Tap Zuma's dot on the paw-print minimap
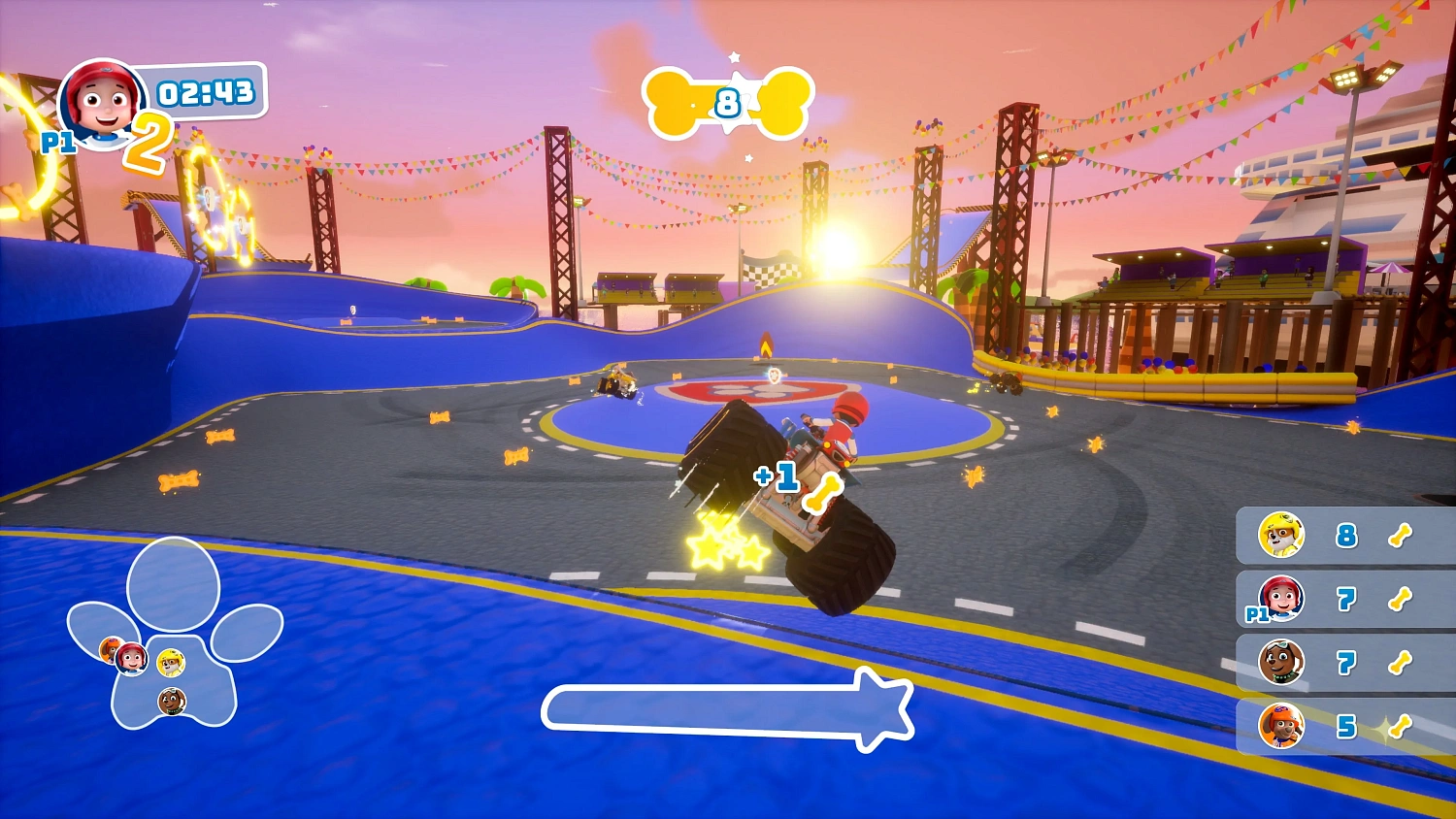1456x819 pixels. click(109, 650)
